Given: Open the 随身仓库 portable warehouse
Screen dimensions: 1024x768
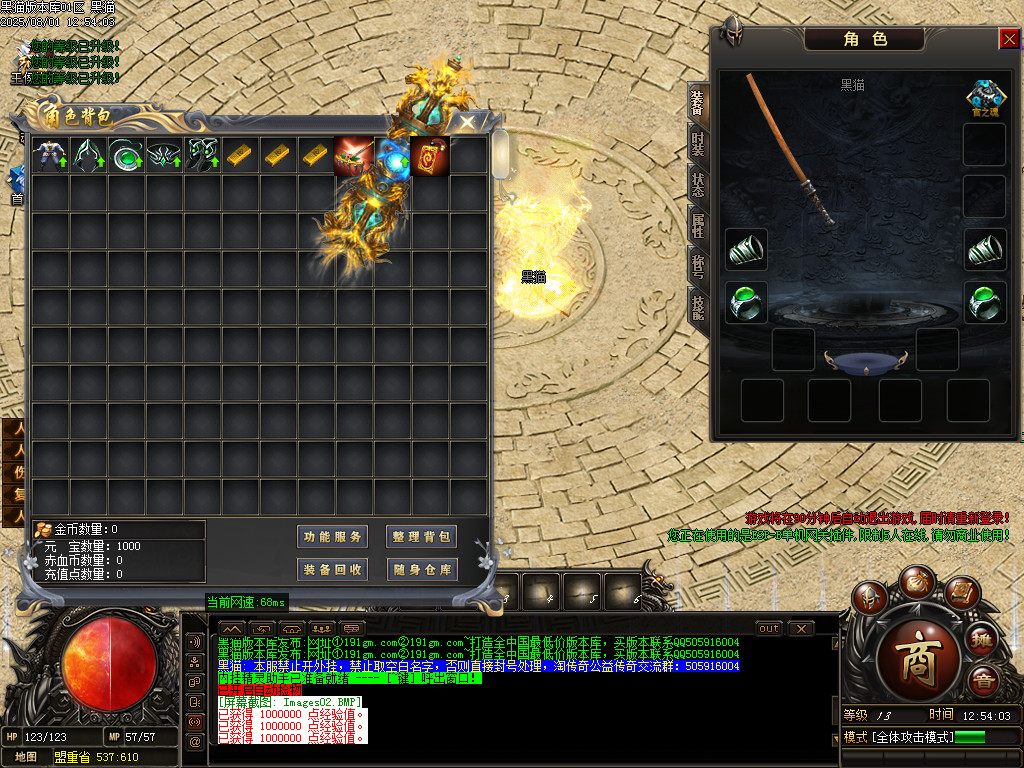Looking at the screenshot, I should (422, 570).
